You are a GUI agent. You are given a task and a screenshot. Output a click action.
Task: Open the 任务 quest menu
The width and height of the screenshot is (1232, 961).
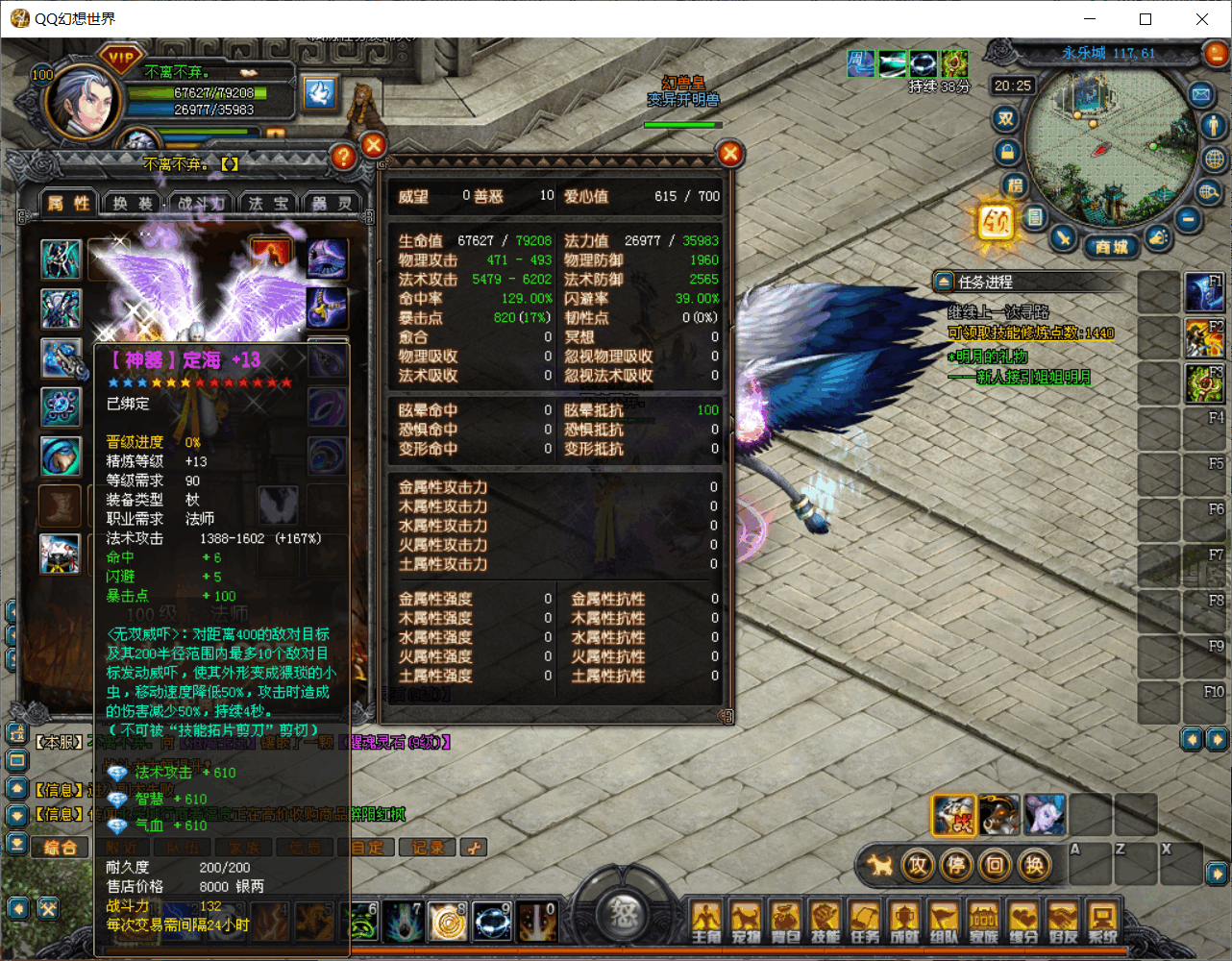pyautogui.click(x=865, y=923)
